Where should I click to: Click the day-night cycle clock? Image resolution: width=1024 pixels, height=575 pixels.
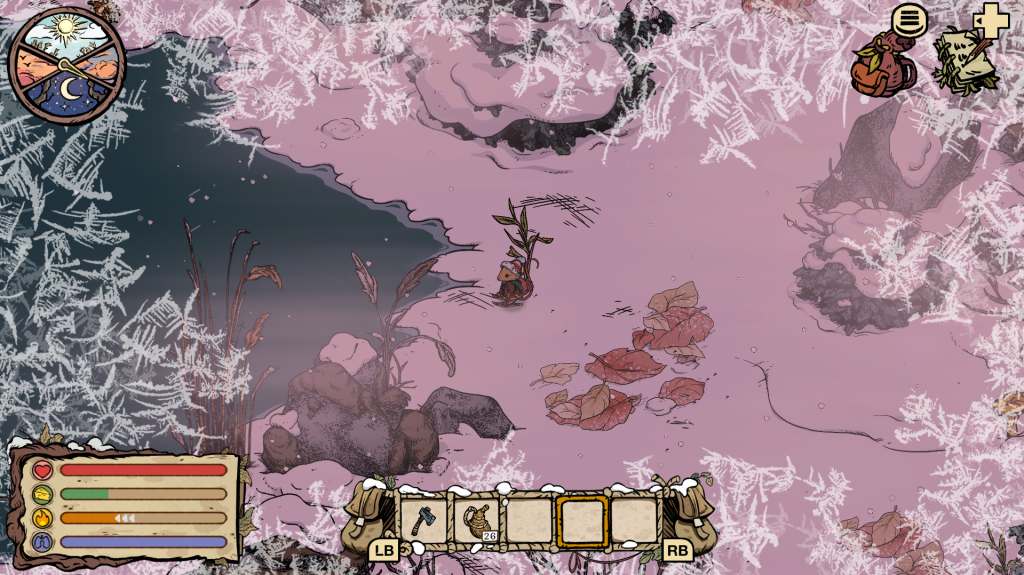(x=67, y=65)
